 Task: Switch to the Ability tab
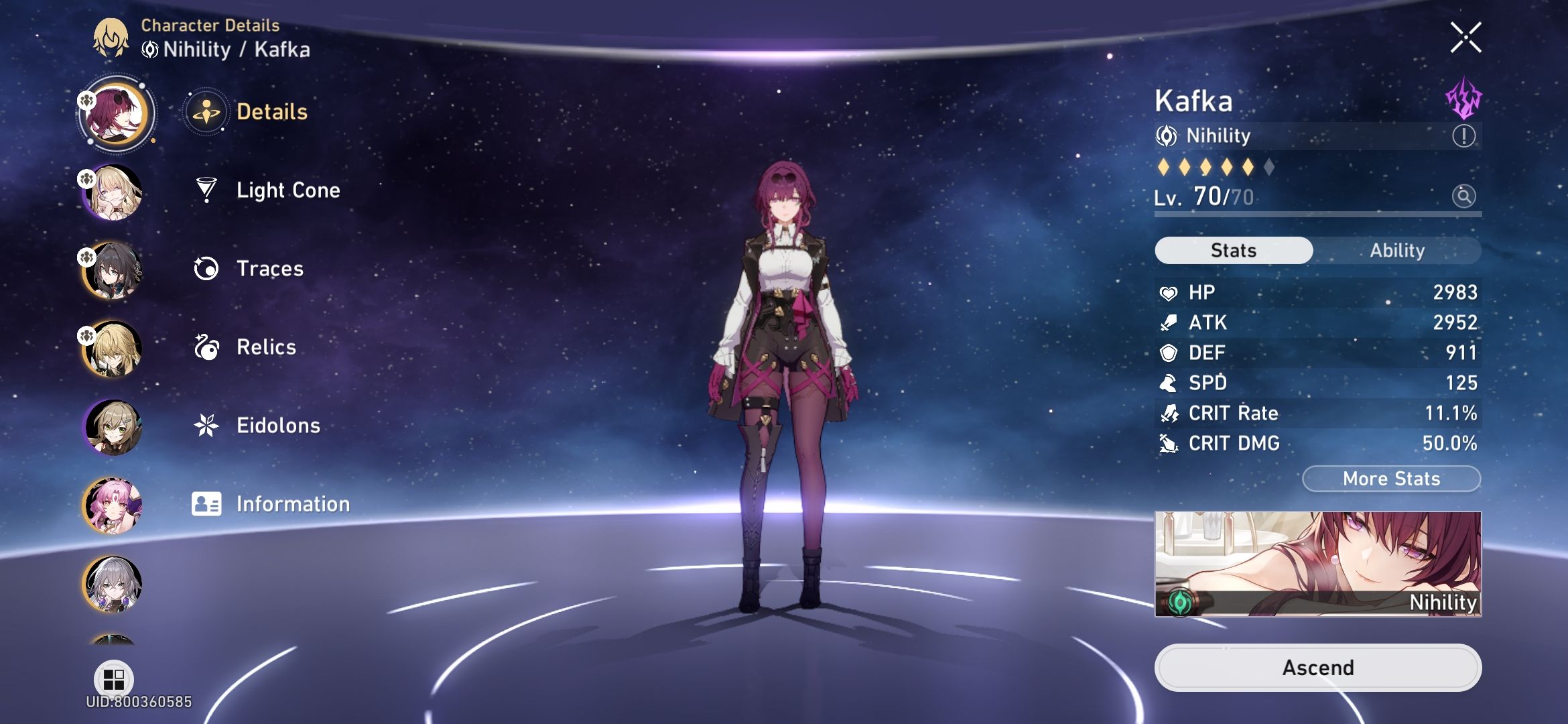click(x=1397, y=250)
